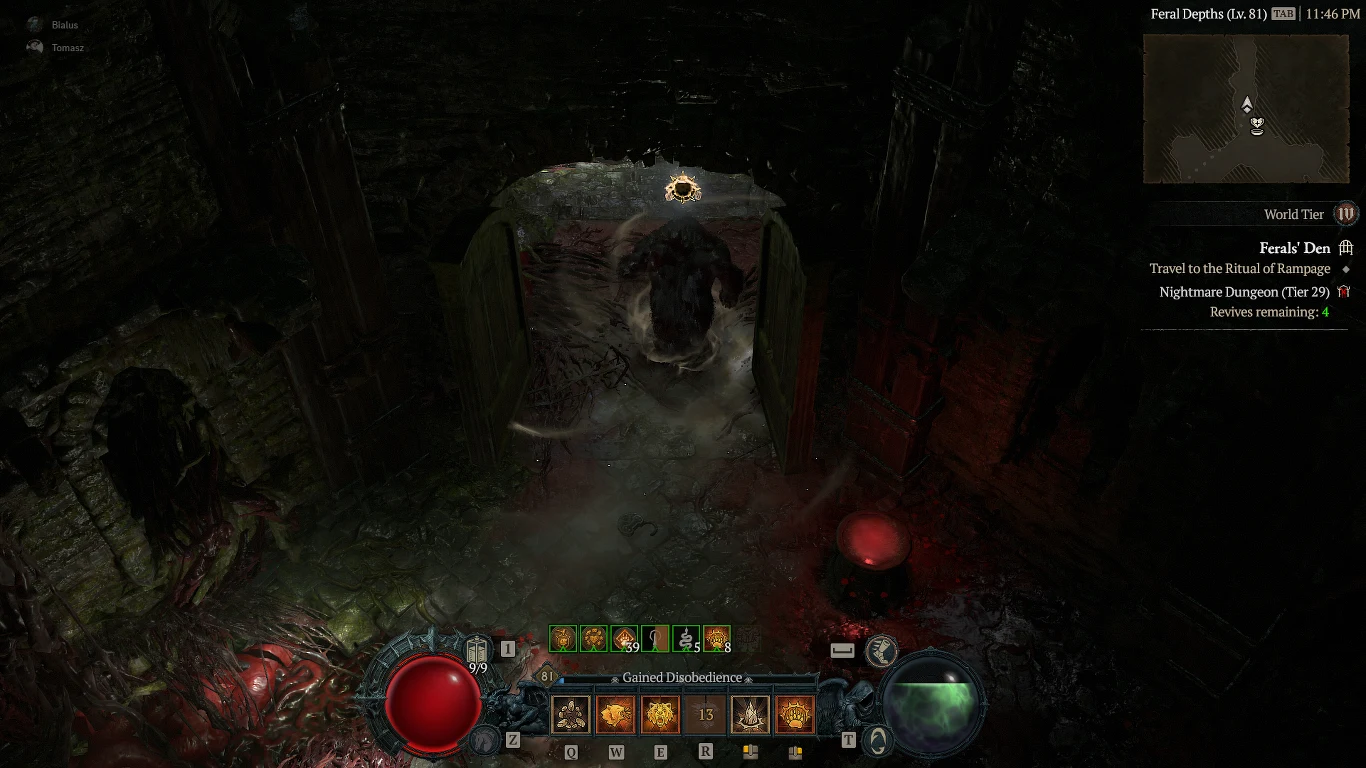Cast the glowing Pulverize paw skill

tap(795, 714)
